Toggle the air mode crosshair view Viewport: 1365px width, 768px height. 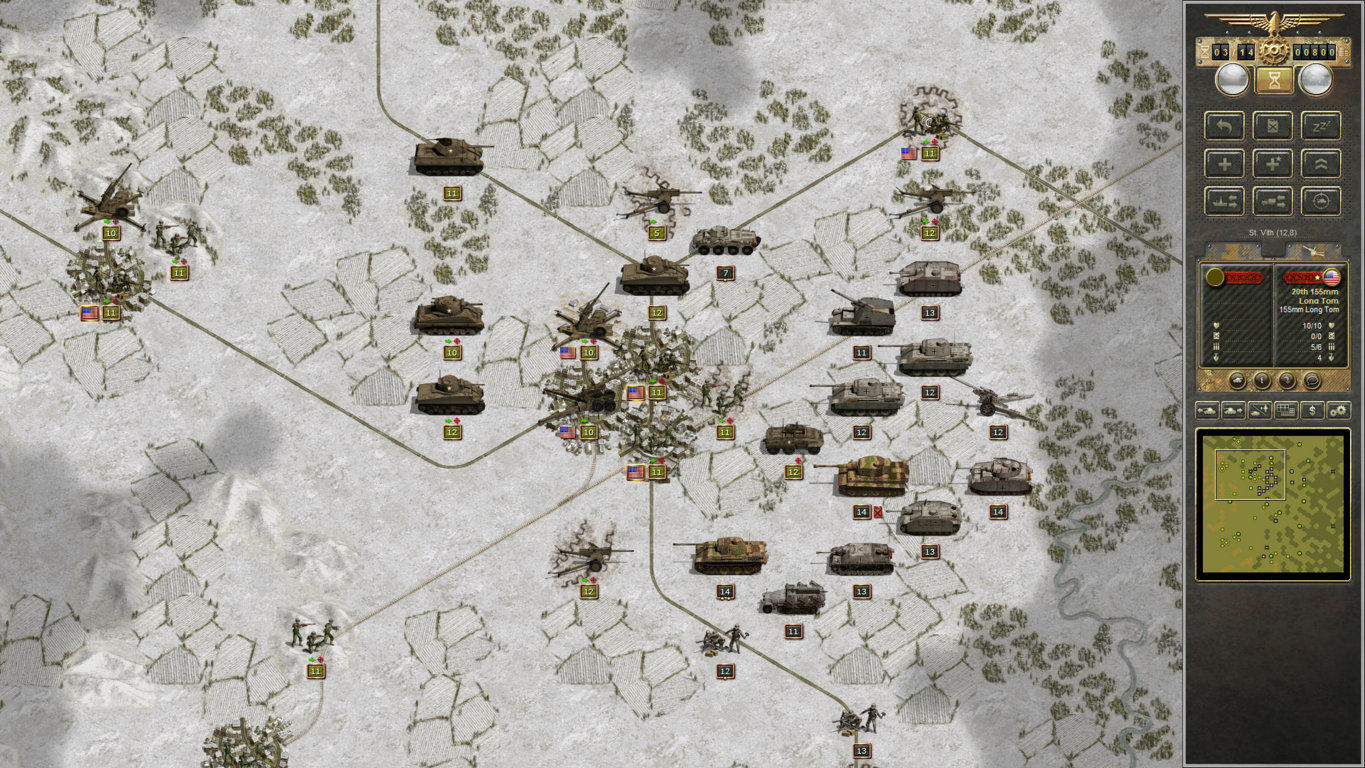click(1321, 200)
